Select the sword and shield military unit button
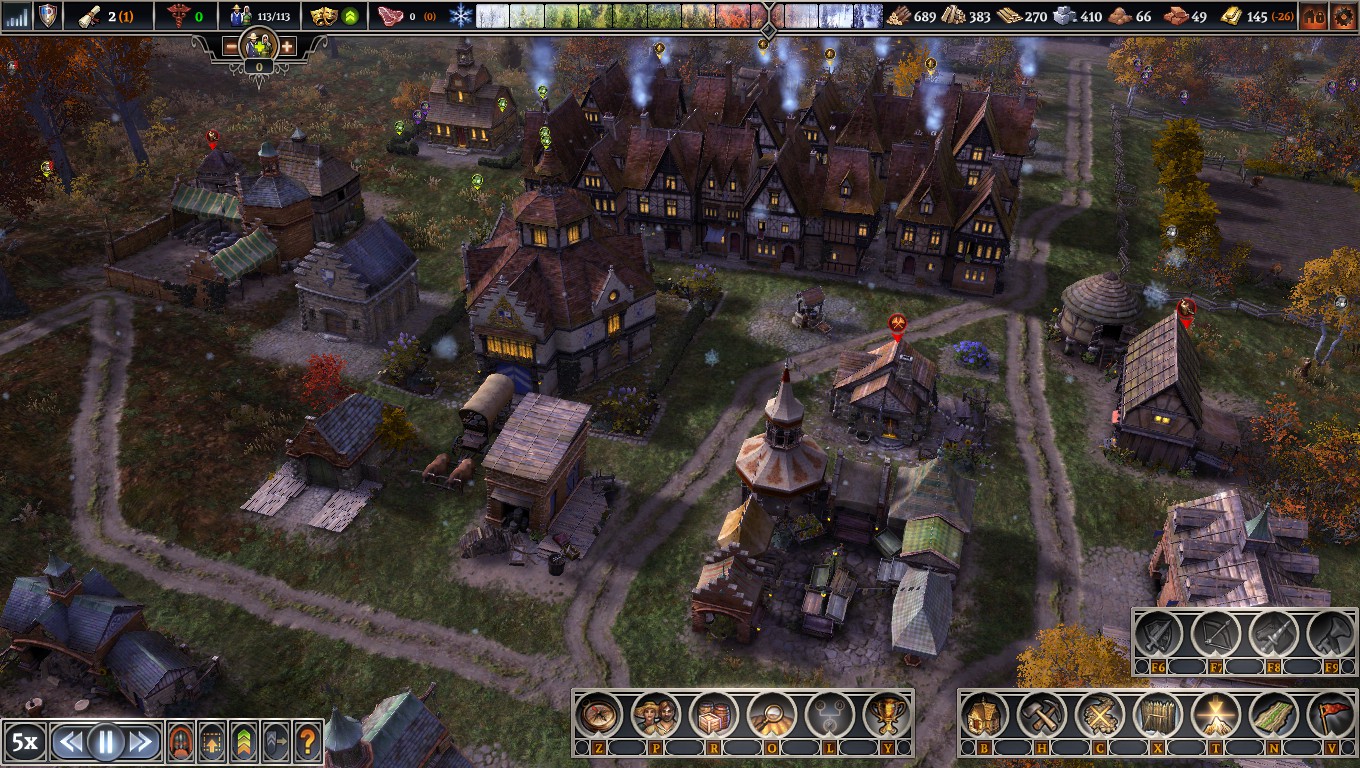This screenshot has width=1360, height=768. (x=1160, y=633)
